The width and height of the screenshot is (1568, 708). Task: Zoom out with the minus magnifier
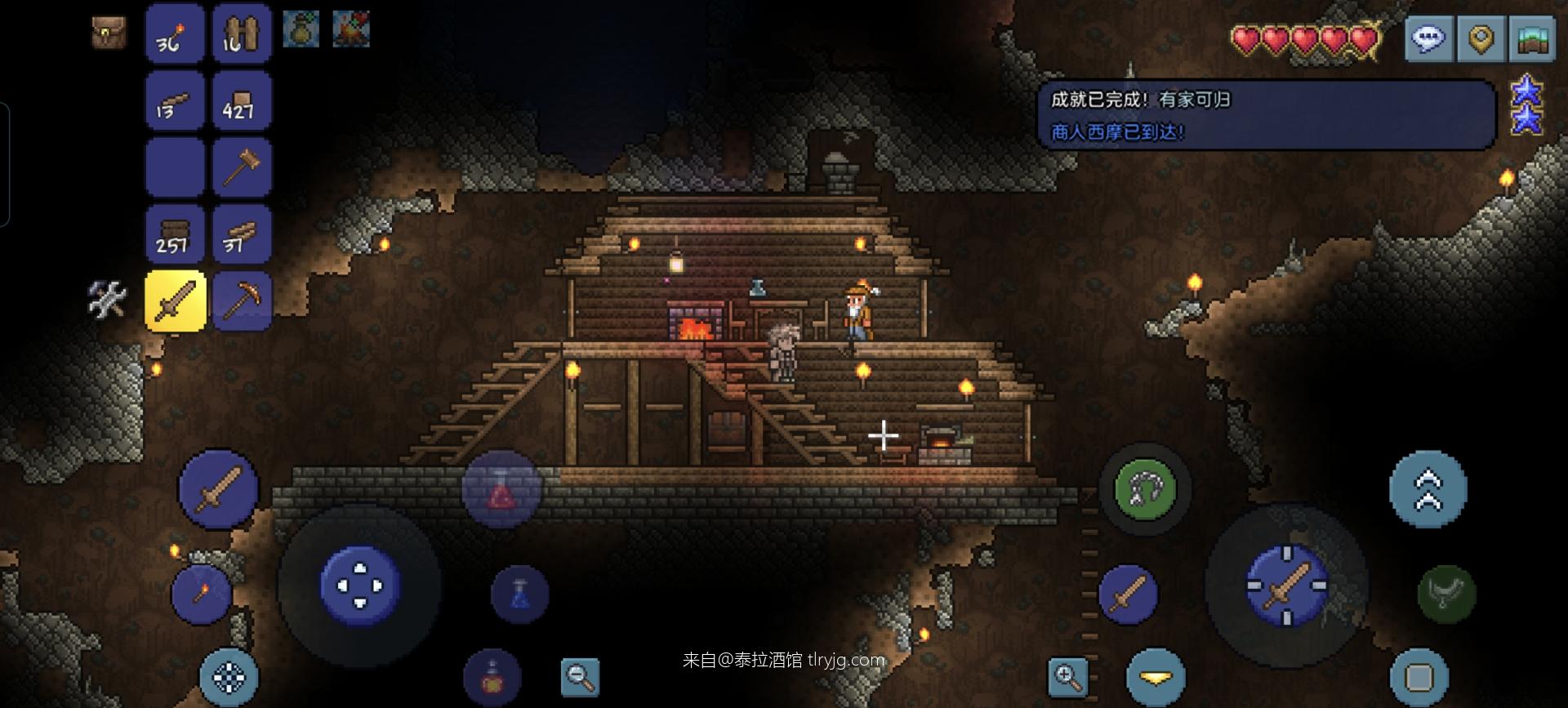point(580,676)
